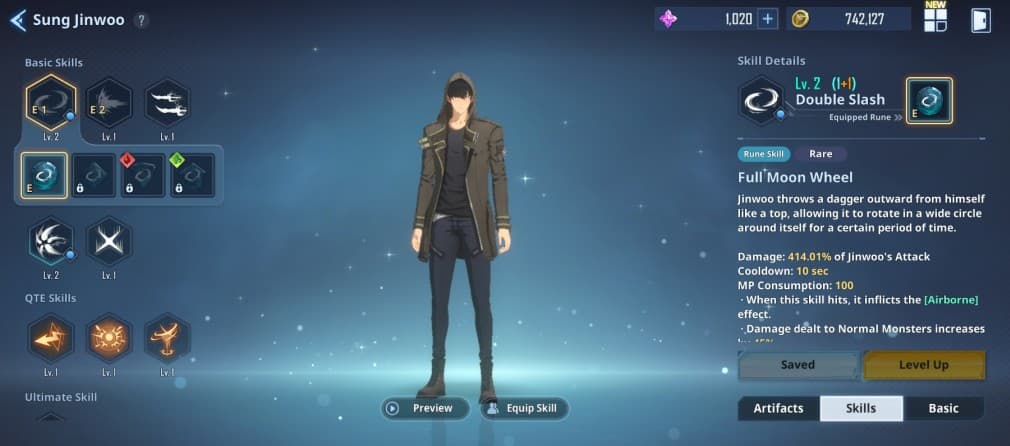Switch to the Artifacts tab

click(x=778, y=408)
